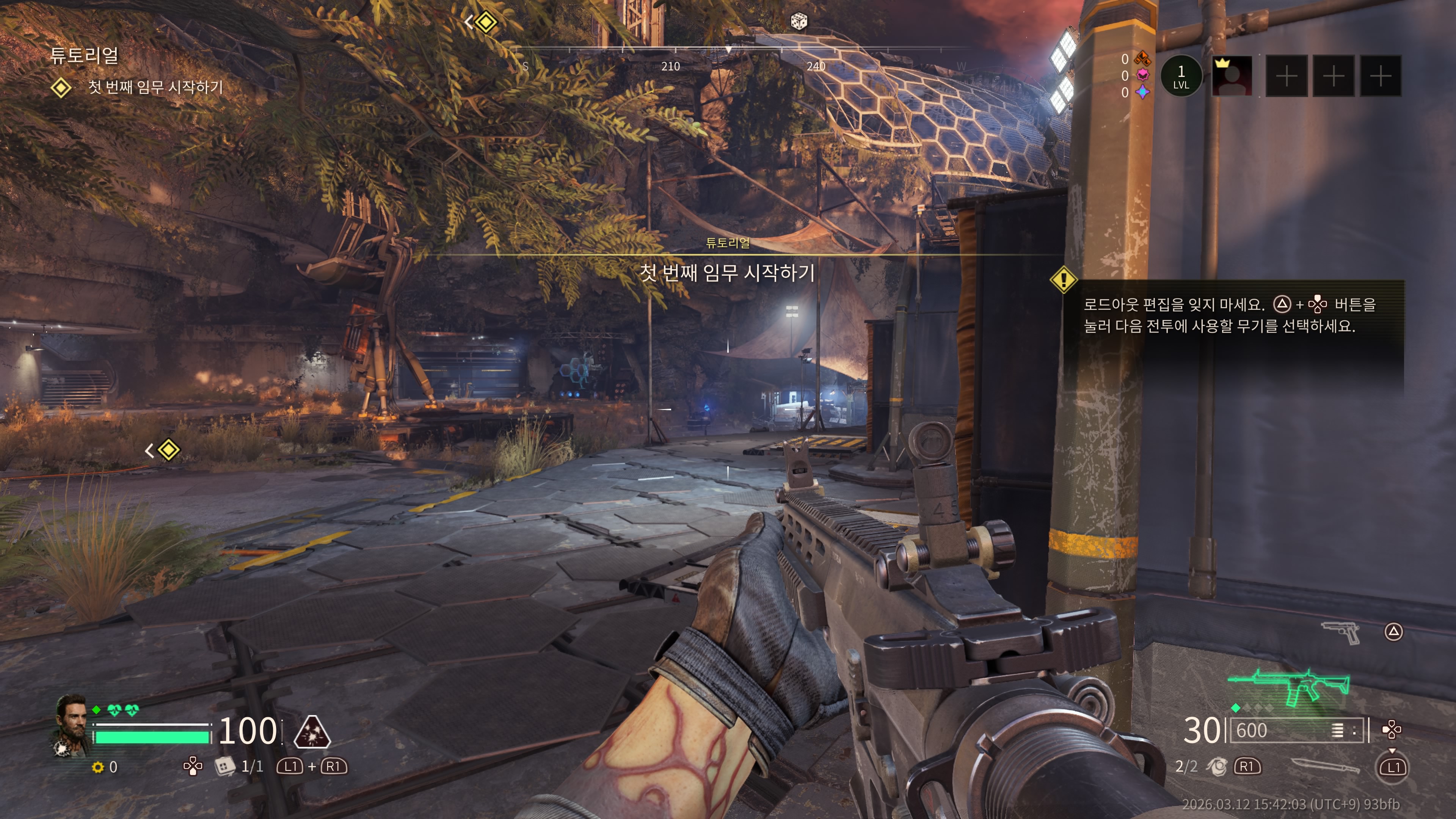Click the yellow exclamation loadout hint icon
The height and width of the screenshot is (819, 1456).
click(x=1063, y=279)
